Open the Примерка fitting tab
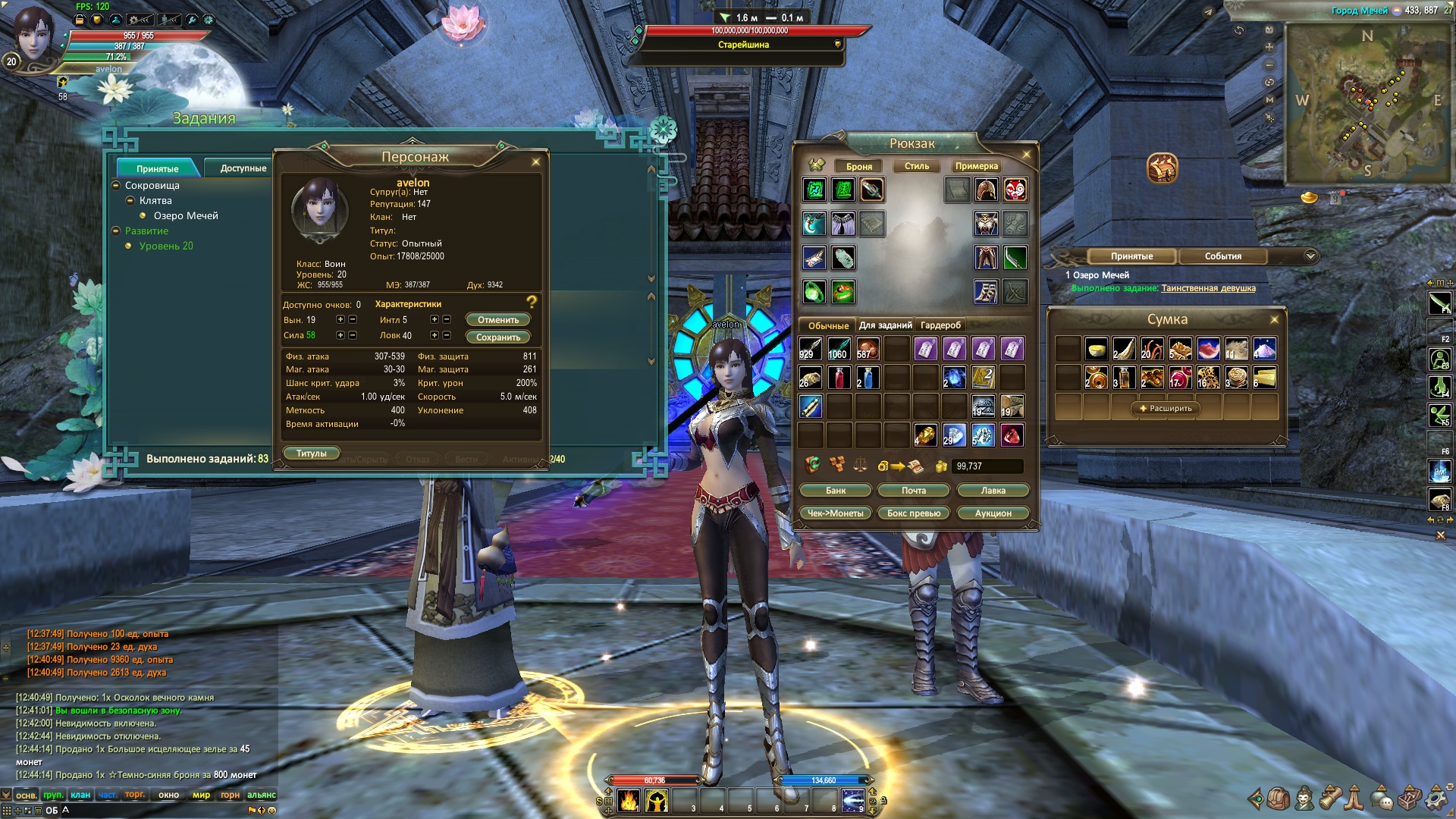The height and width of the screenshot is (819, 1456). [976, 166]
